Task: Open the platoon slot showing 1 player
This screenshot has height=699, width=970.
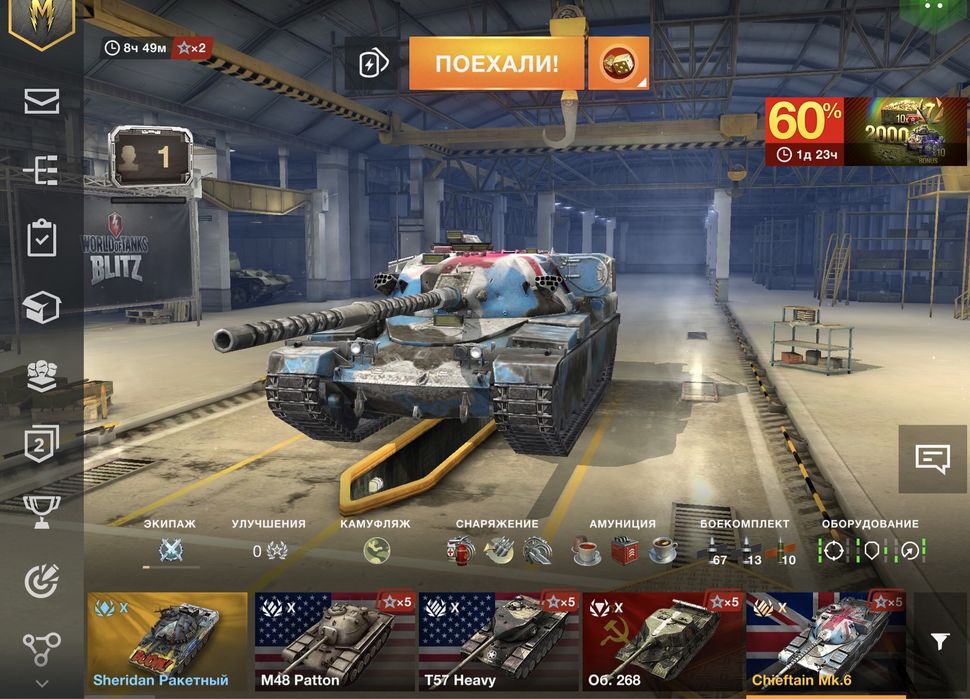Action: pyautogui.click(x=149, y=155)
